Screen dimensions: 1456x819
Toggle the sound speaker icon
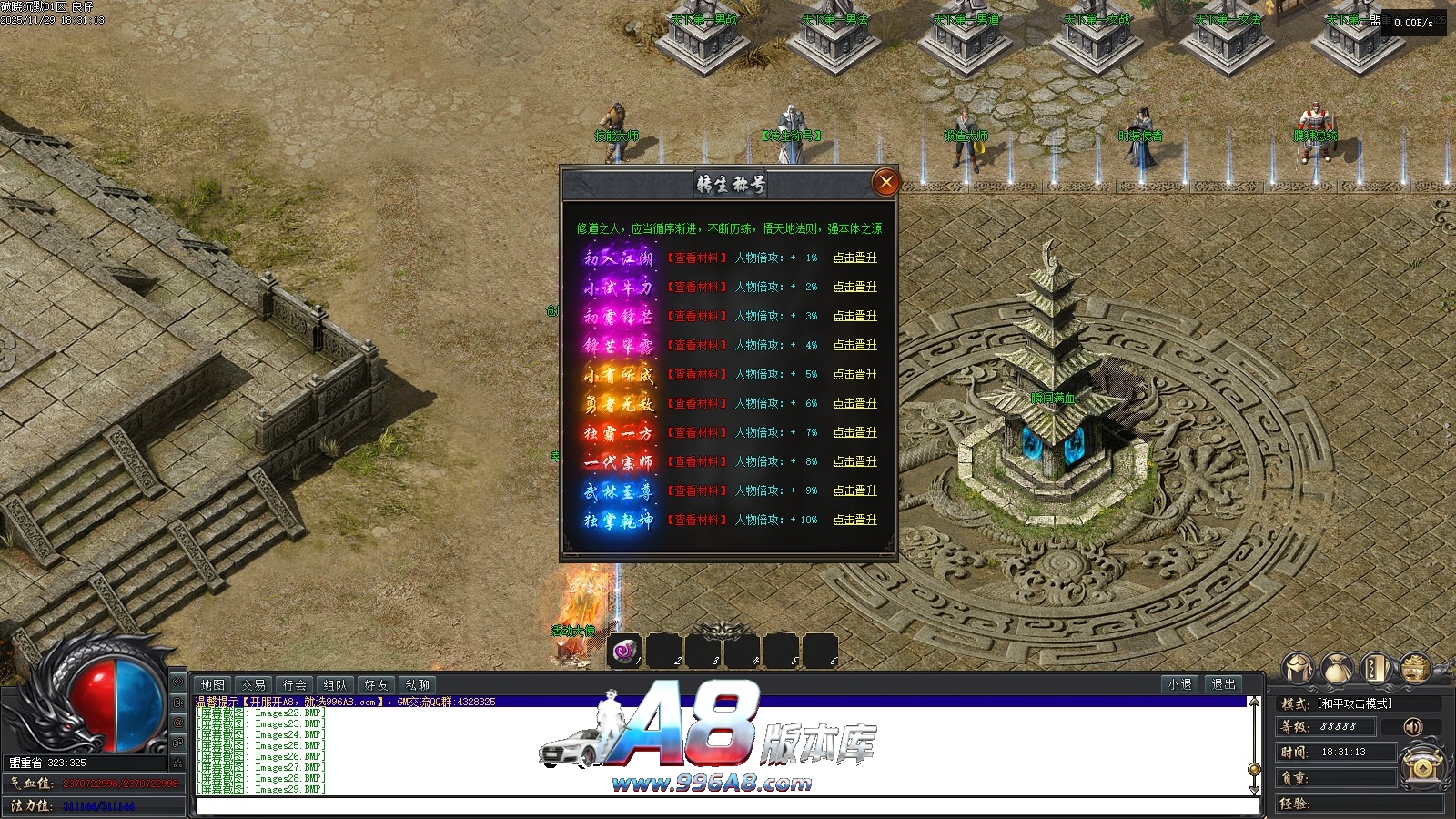point(1412,726)
